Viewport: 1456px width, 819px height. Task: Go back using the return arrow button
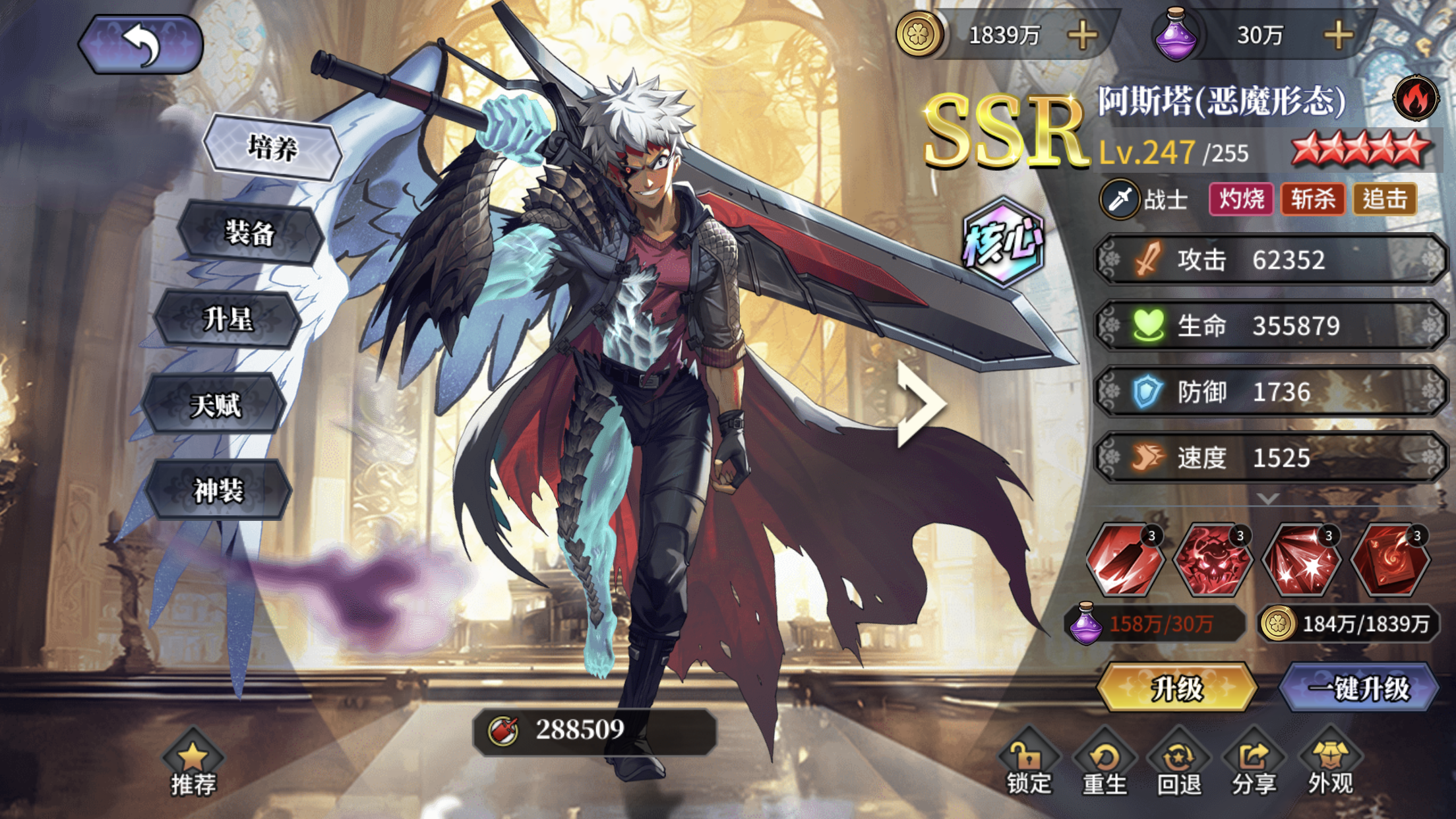pyautogui.click(x=140, y=44)
